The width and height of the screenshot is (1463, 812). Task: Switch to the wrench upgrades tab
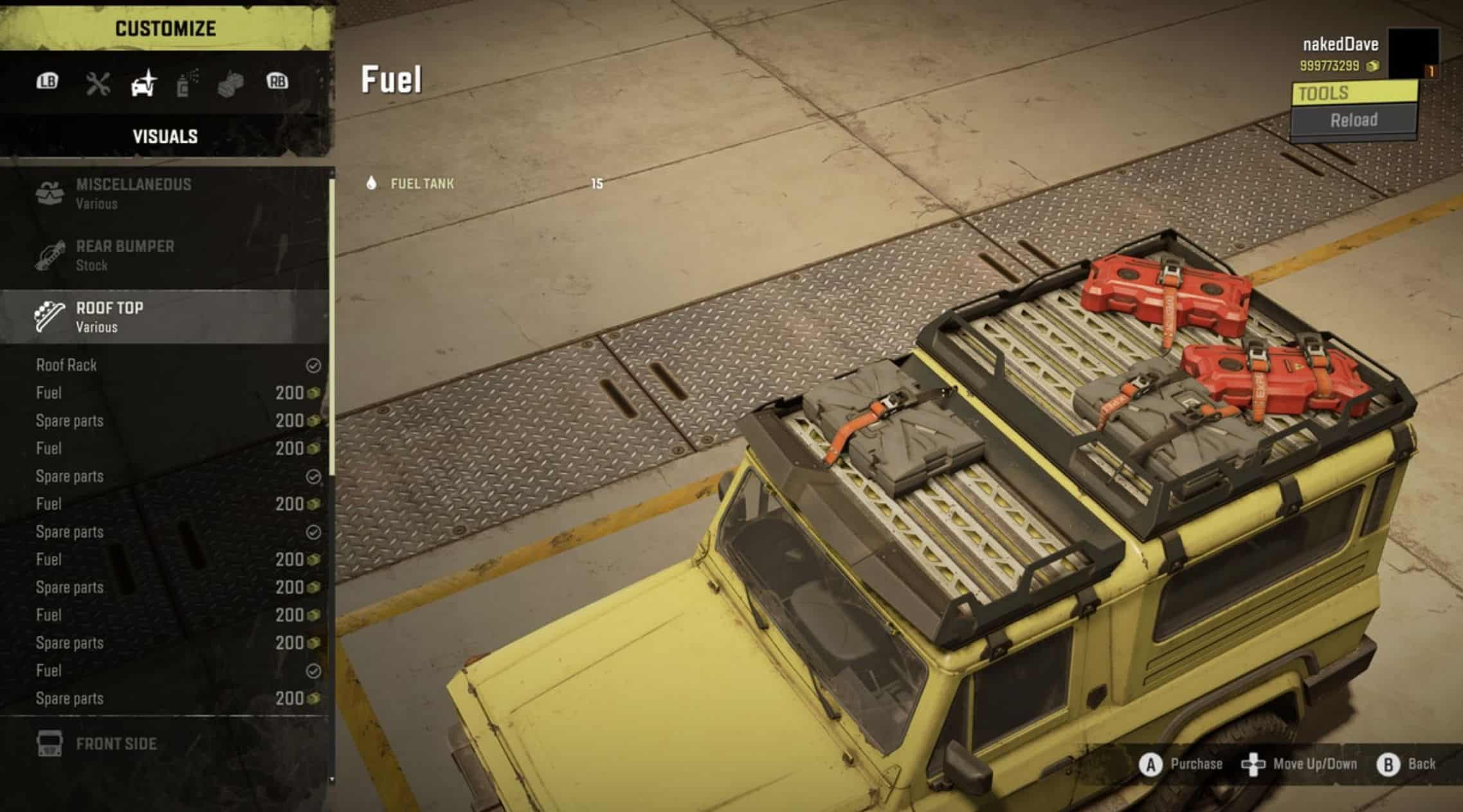point(98,84)
